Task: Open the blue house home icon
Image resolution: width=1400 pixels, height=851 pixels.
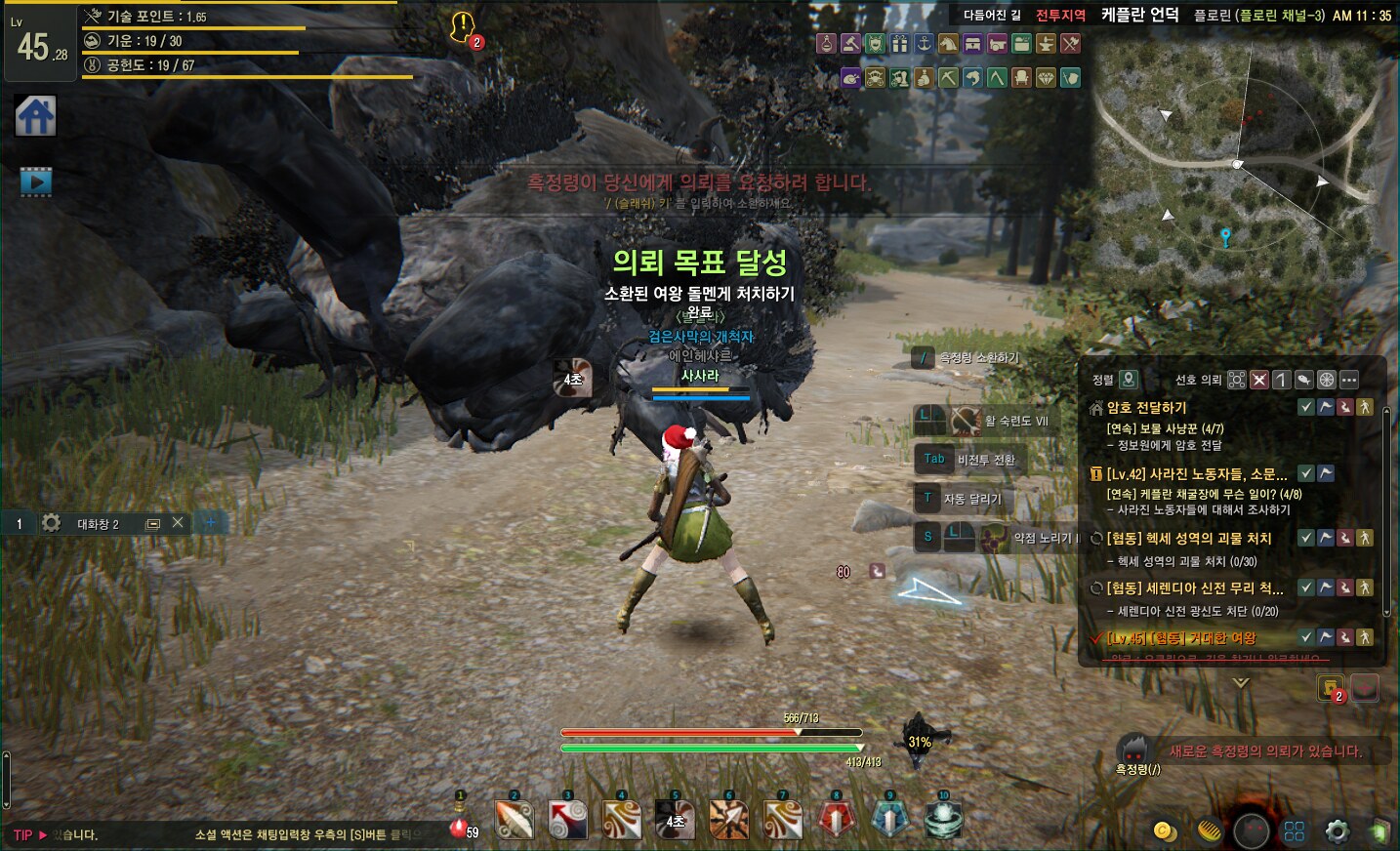Action: (x=35, y=116)
